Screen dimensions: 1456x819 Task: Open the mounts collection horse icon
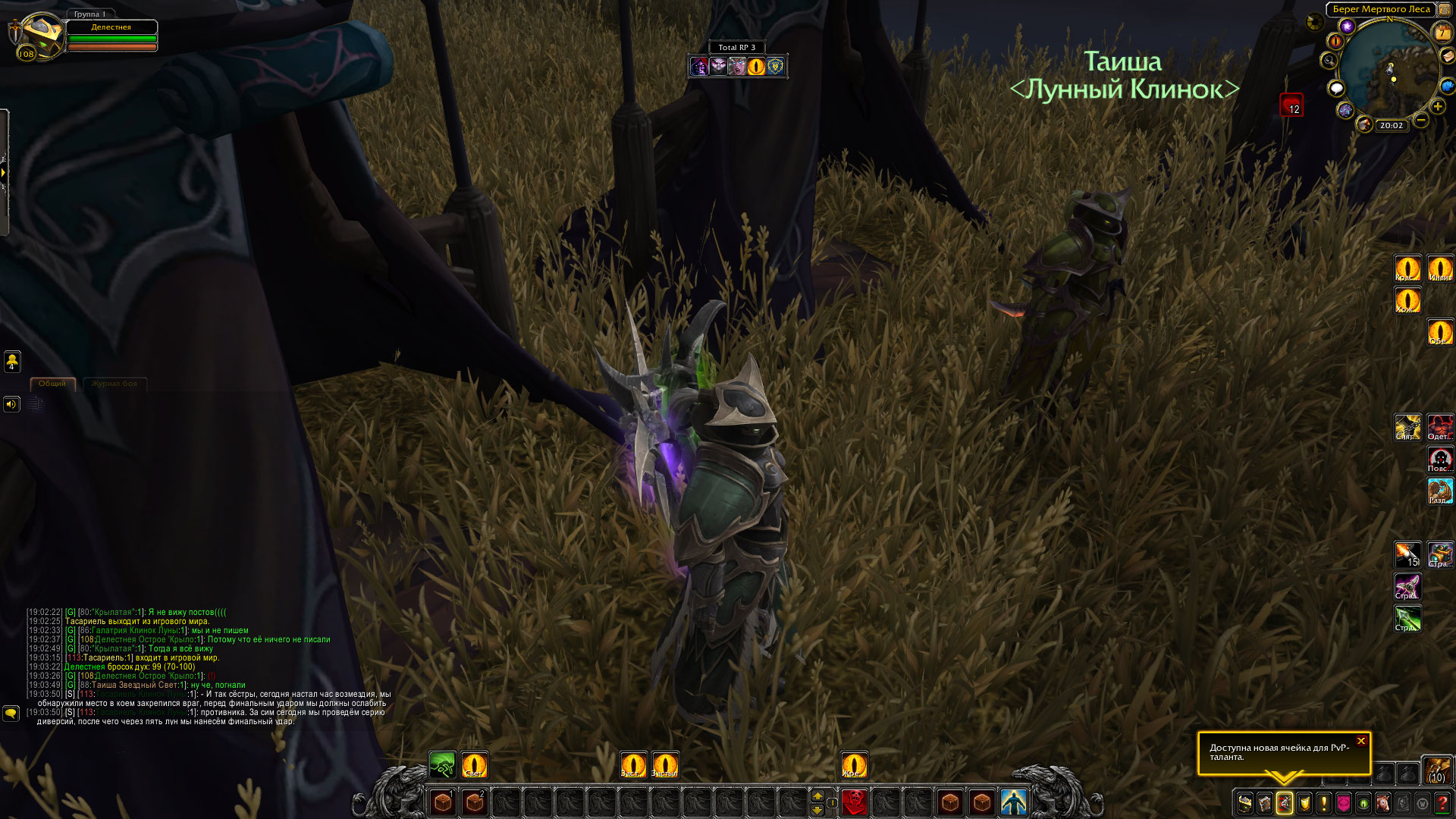tap(1383, 802)
